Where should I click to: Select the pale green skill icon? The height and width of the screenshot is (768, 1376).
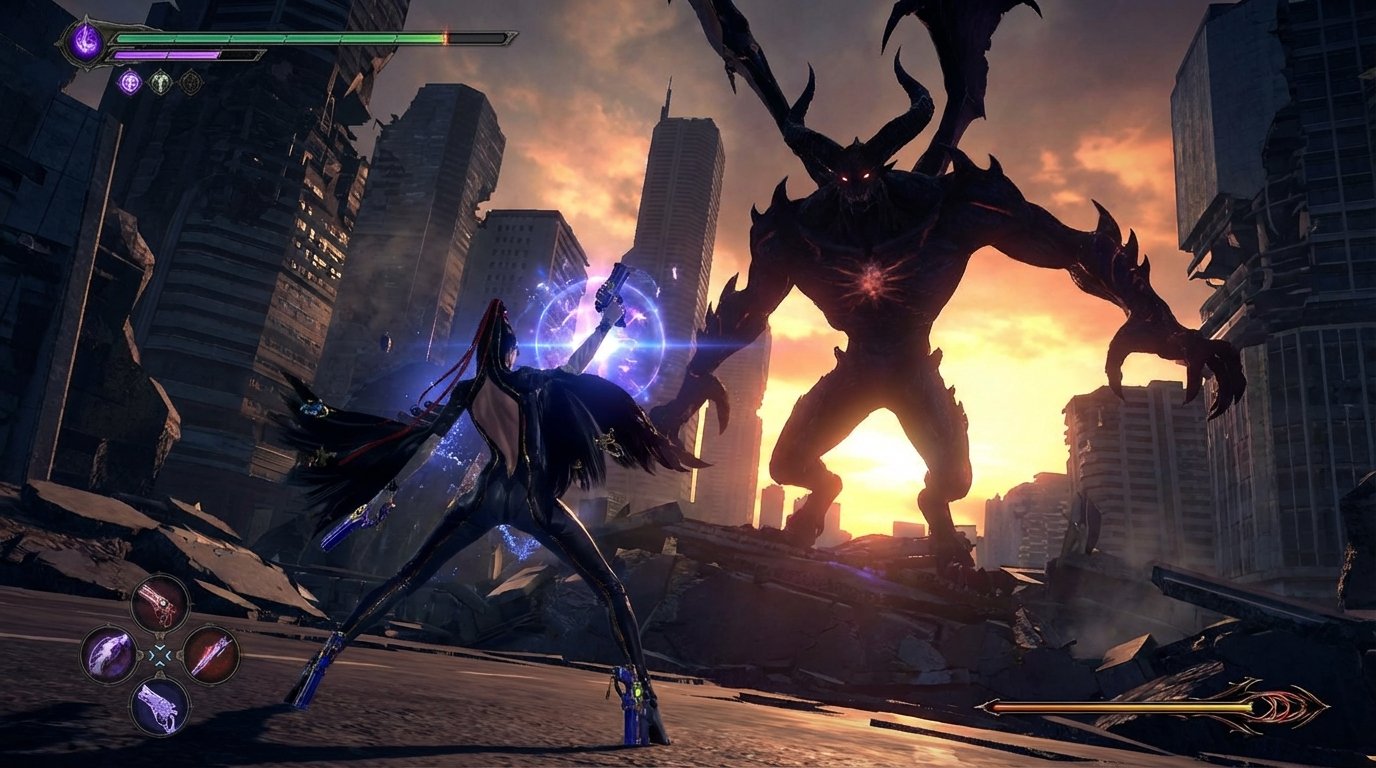160,82
